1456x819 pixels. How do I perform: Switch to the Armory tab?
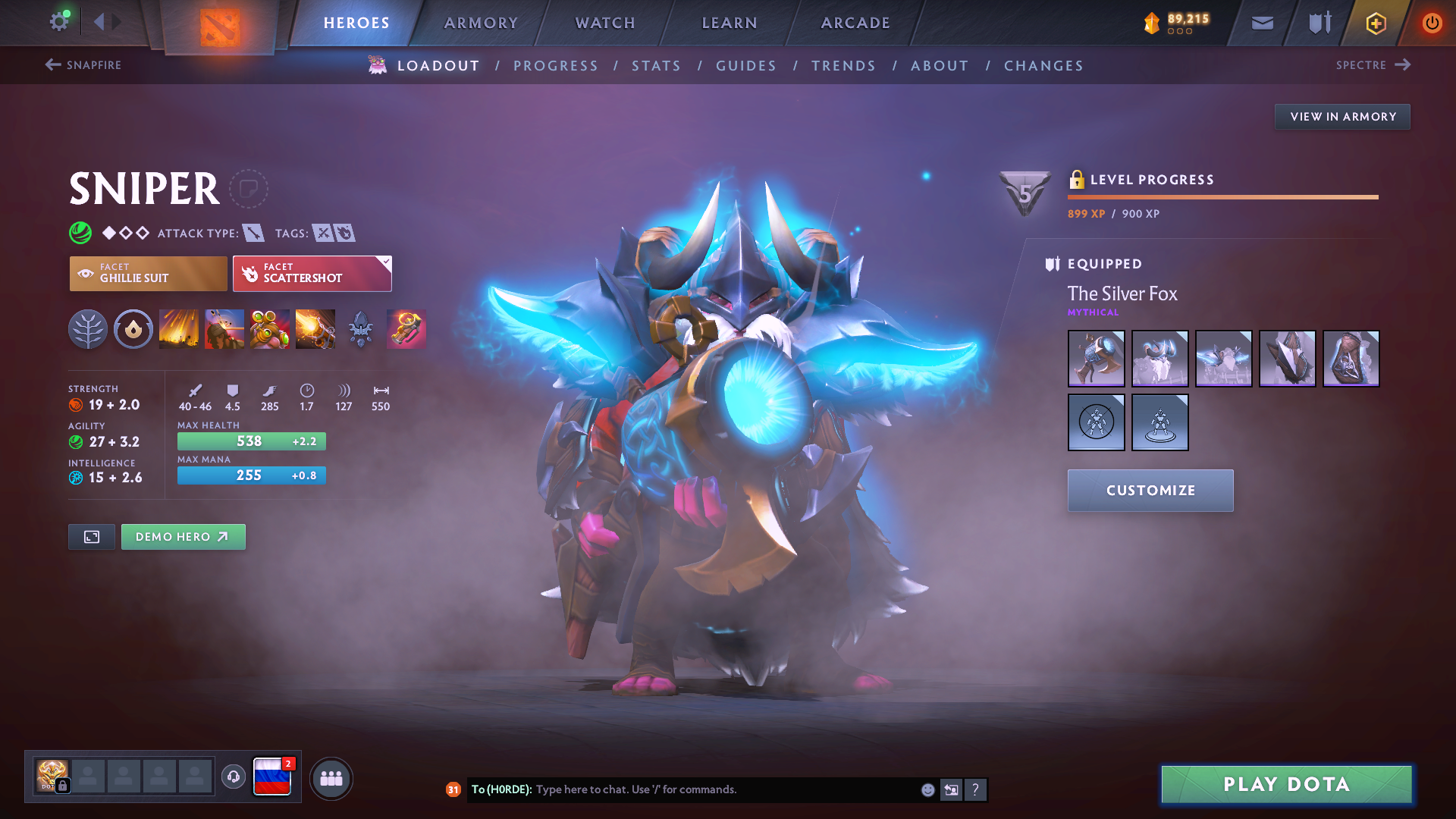tap(481, 23)
